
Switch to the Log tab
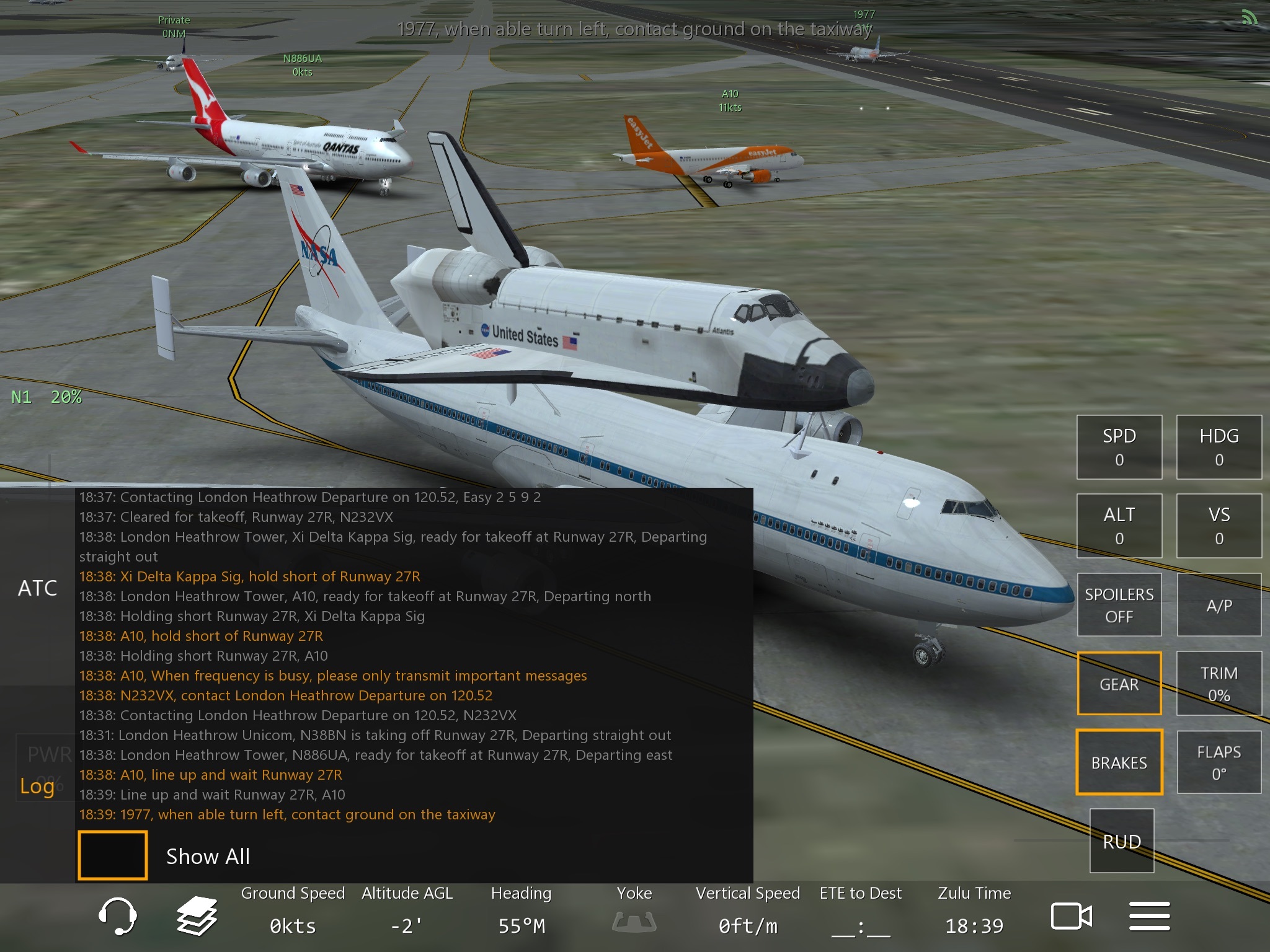(37, 785)
